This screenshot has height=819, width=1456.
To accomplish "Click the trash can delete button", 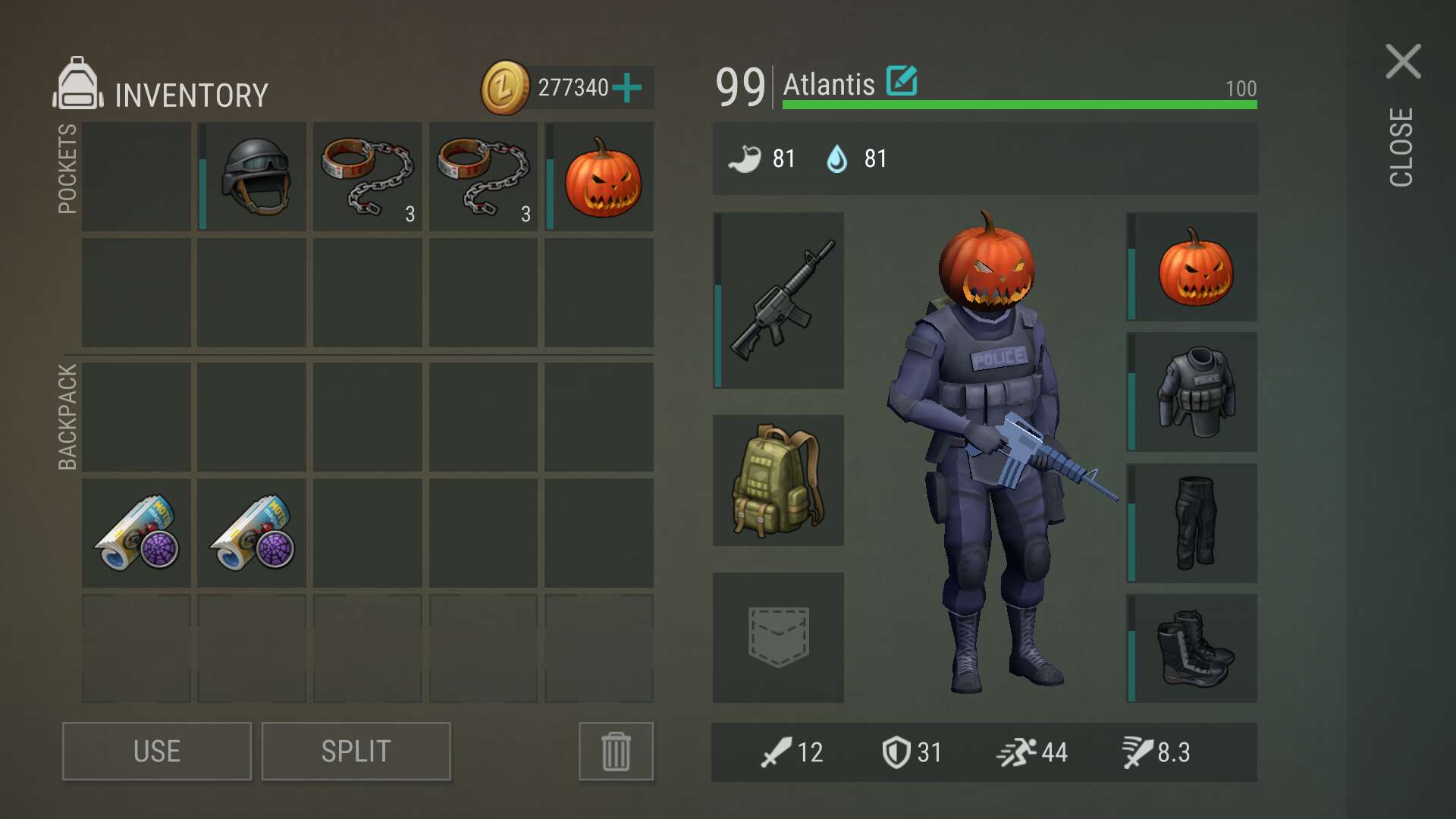I will 616,751.
